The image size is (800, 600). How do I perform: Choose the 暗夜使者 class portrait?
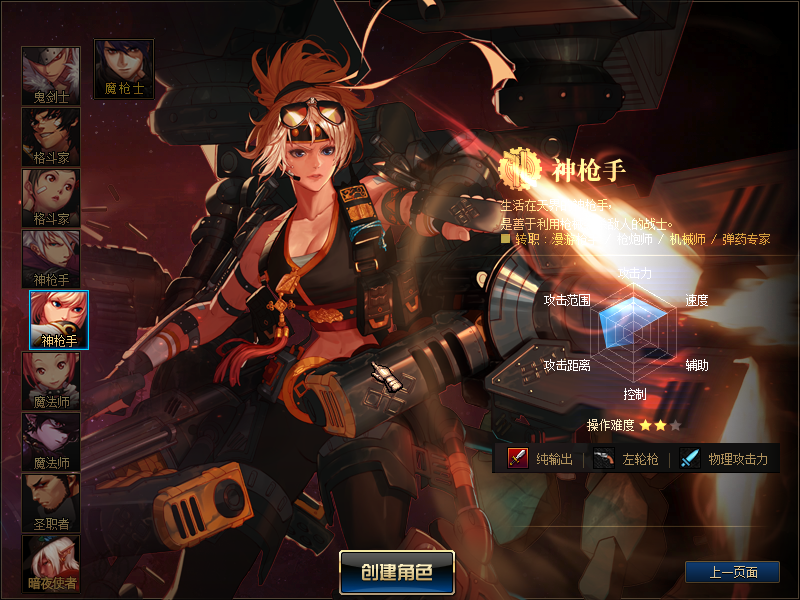[x=51, y=564]
